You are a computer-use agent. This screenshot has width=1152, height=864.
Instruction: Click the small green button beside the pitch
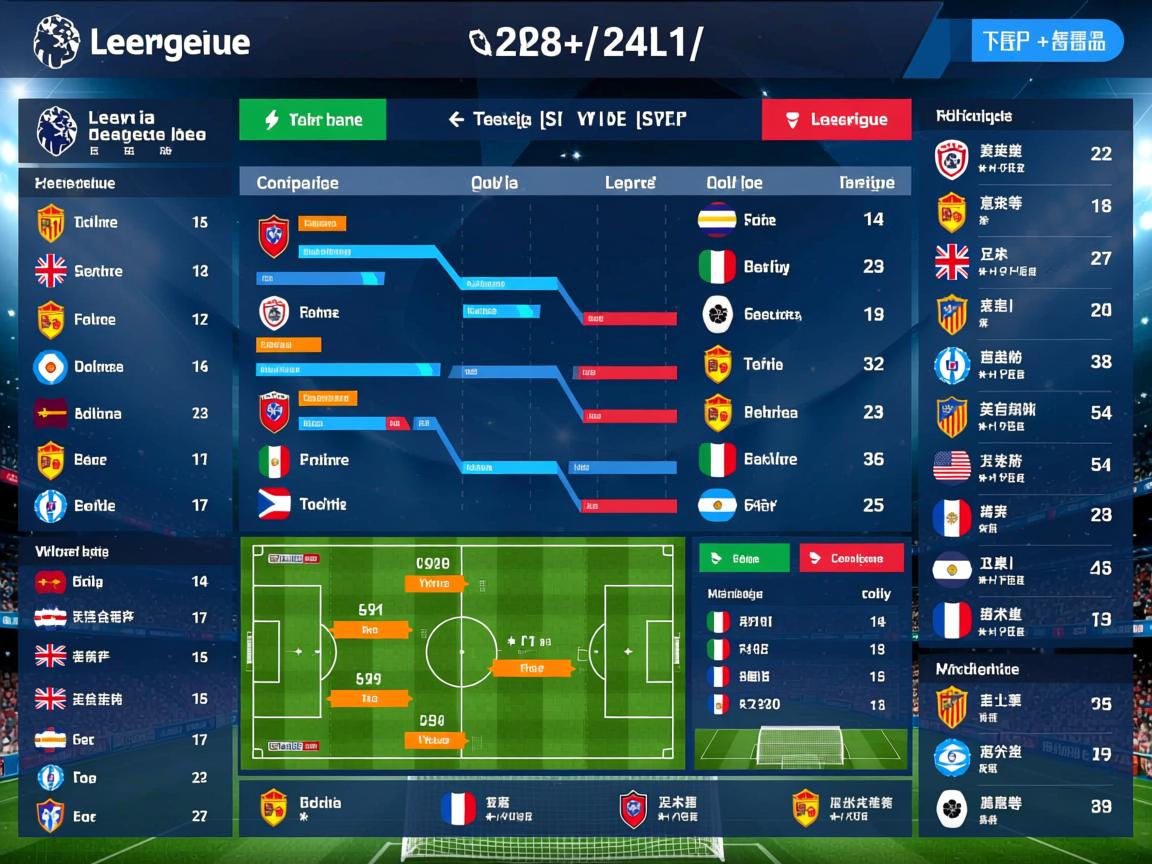(744, 558)
